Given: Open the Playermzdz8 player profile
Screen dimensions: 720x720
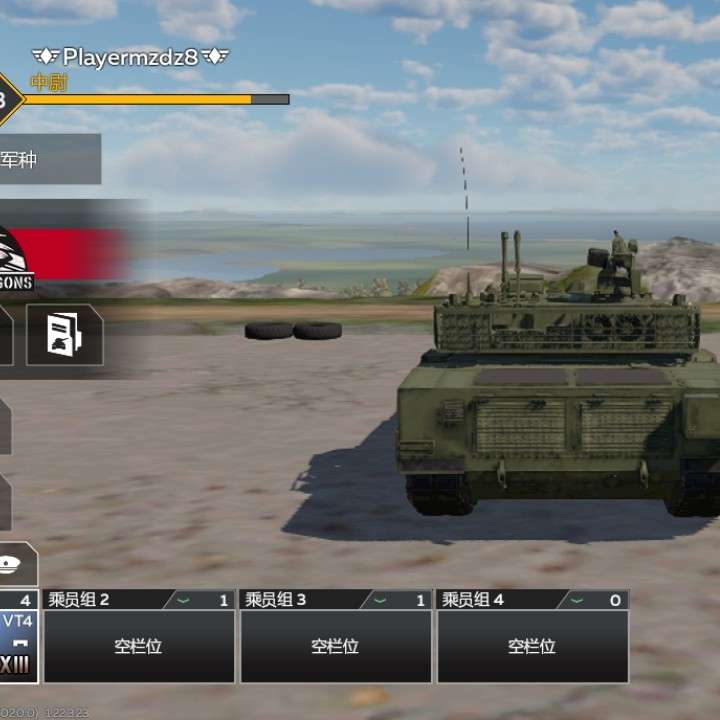Looking at the screenshot, I should [131, 57].
